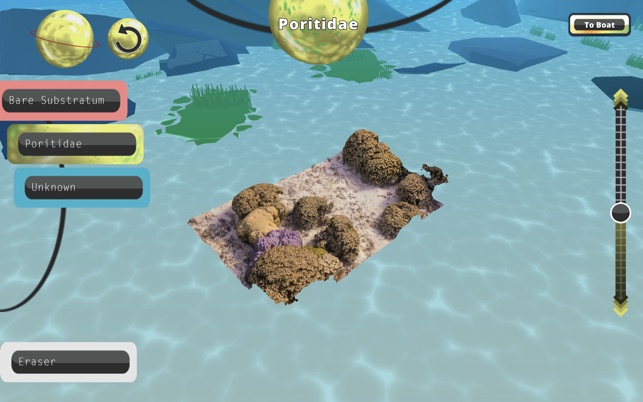Click the yellow orbit sphere icon

tap(66, 37)
